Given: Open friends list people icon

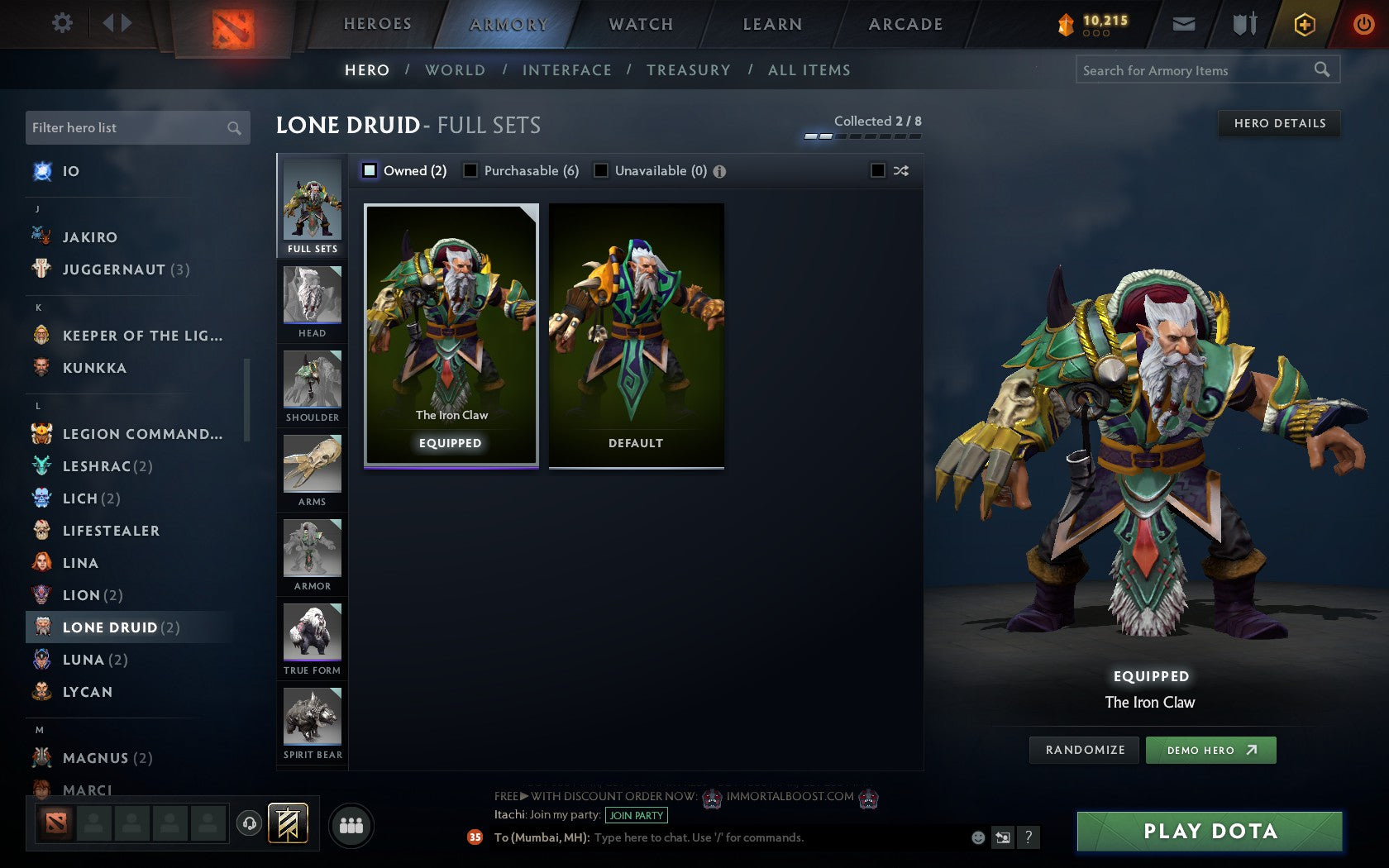Looking at the screenshot, I should (351, 823).
